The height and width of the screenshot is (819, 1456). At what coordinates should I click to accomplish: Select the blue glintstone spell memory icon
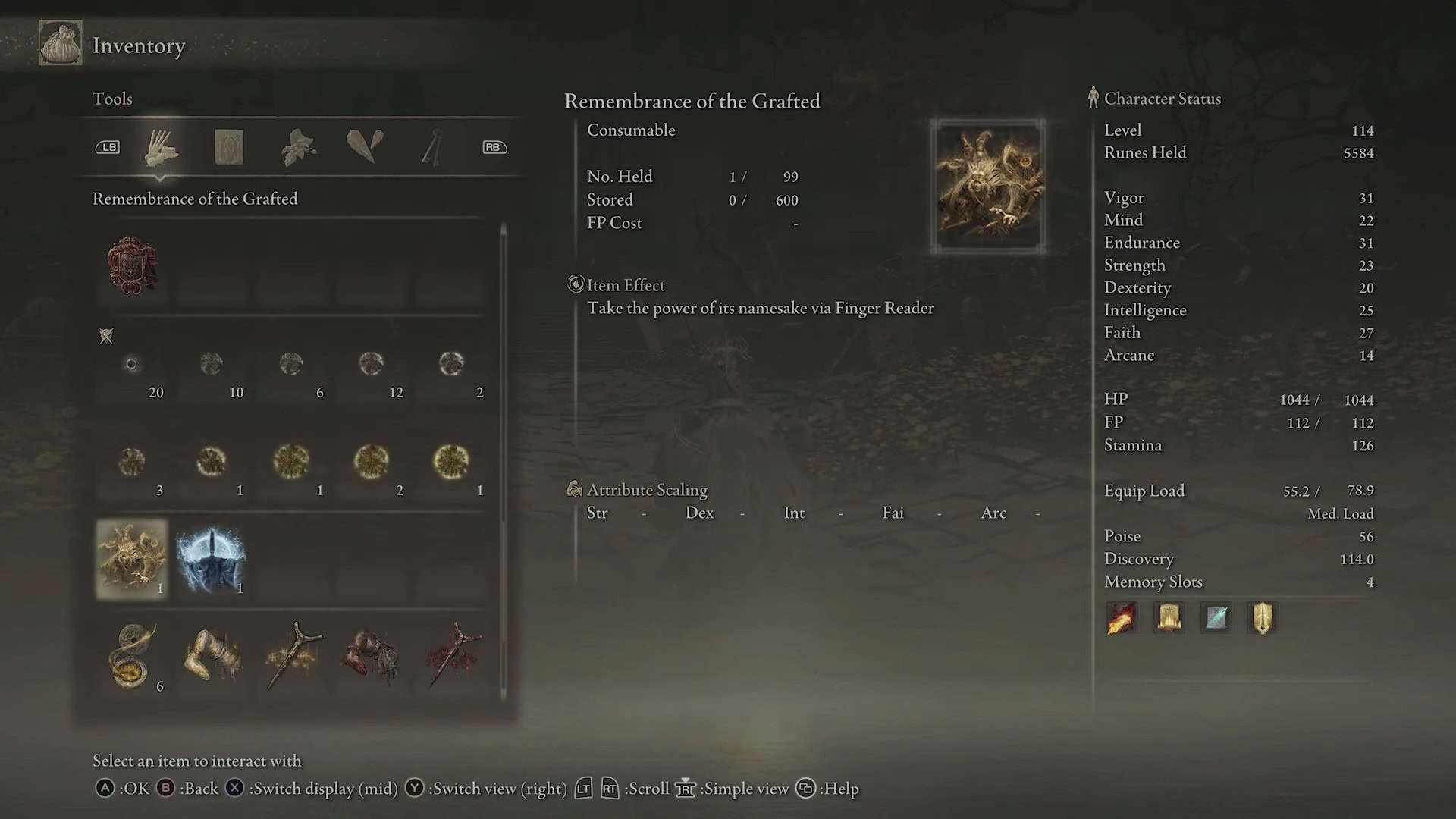[x=1216, y=618]
